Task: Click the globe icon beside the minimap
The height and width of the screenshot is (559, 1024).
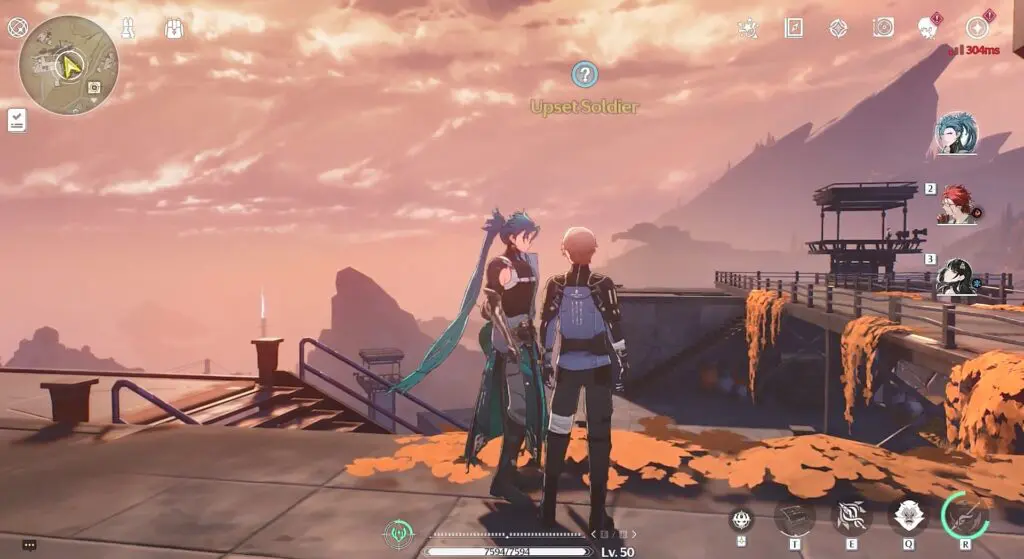Action: point(17,27)
